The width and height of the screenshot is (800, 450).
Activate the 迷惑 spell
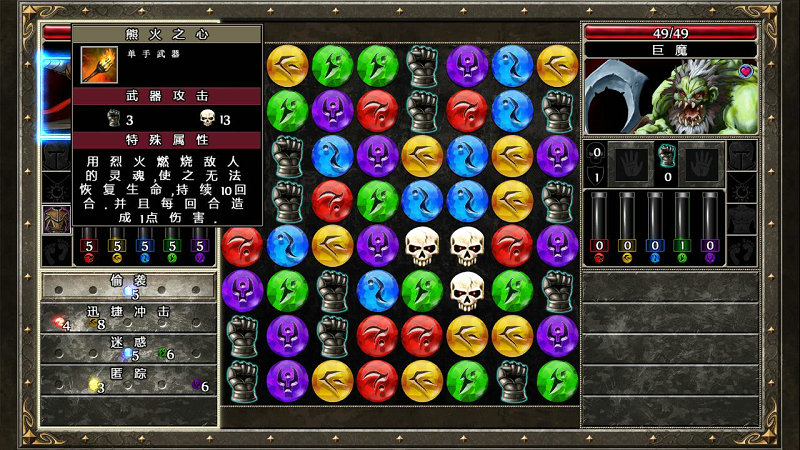click(129, 346)
